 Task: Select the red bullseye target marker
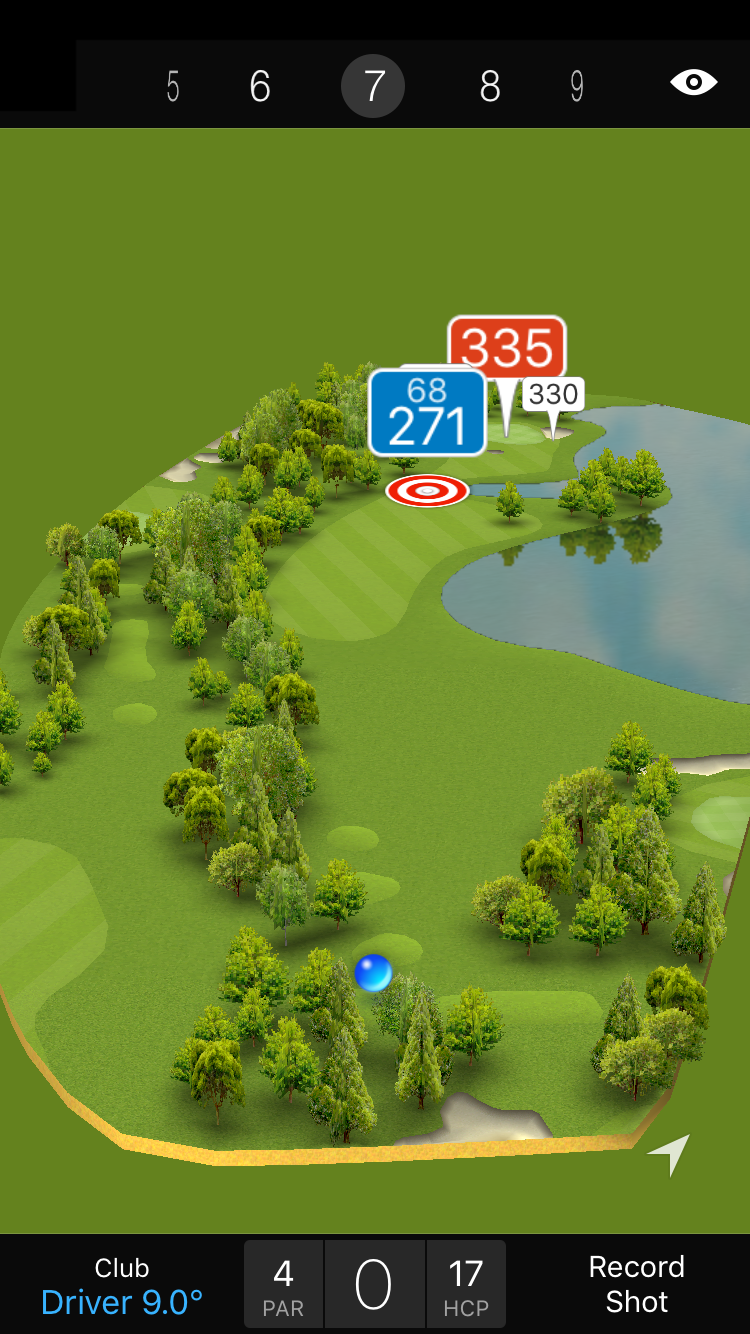(x=427, y=490)
